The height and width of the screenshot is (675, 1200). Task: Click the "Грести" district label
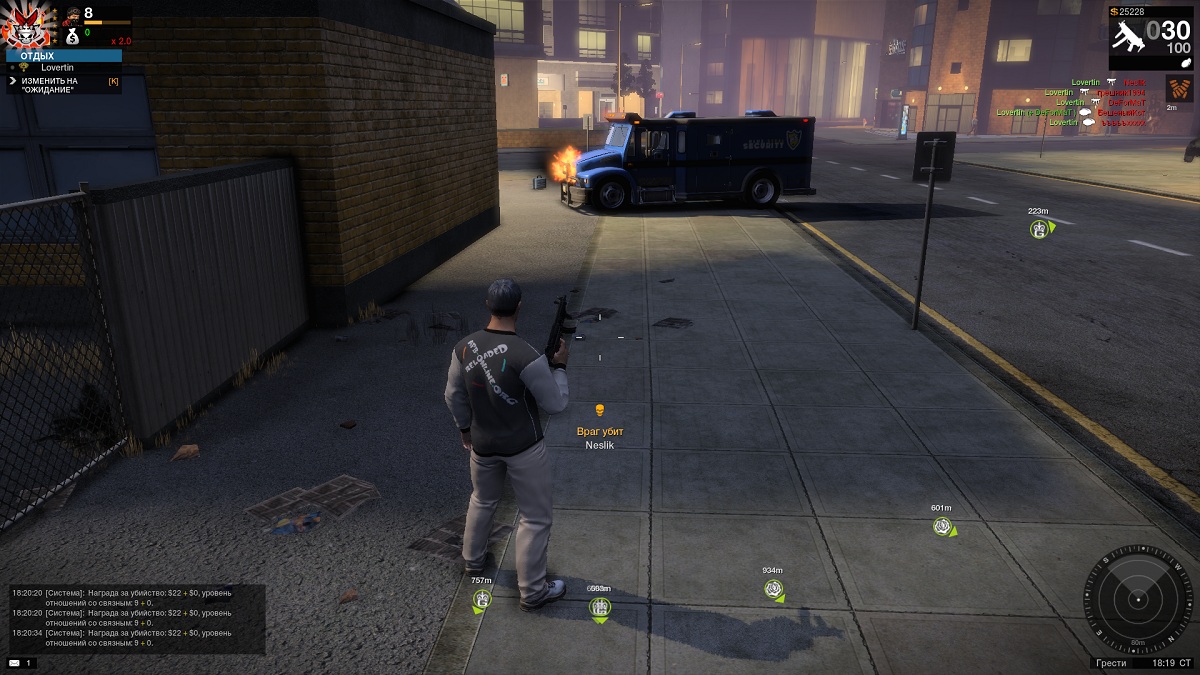(1111, 663)
